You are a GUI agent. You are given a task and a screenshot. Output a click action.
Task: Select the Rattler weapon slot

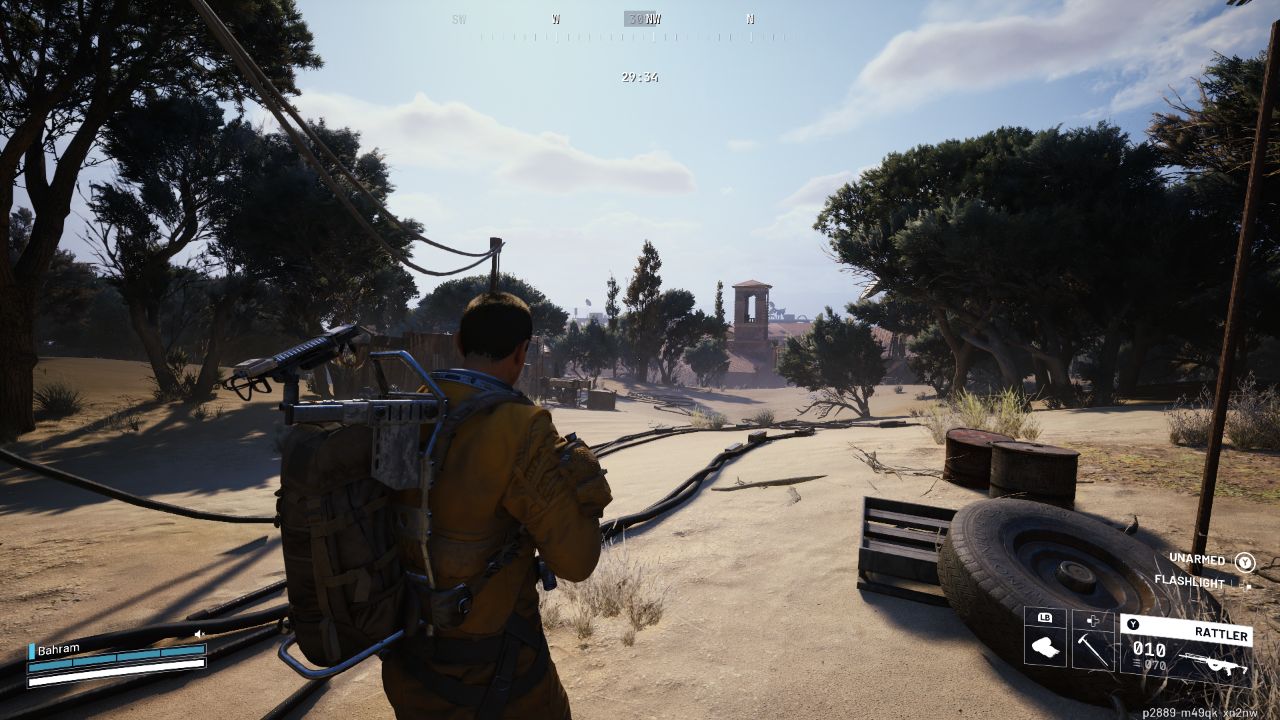[1185, 646]
